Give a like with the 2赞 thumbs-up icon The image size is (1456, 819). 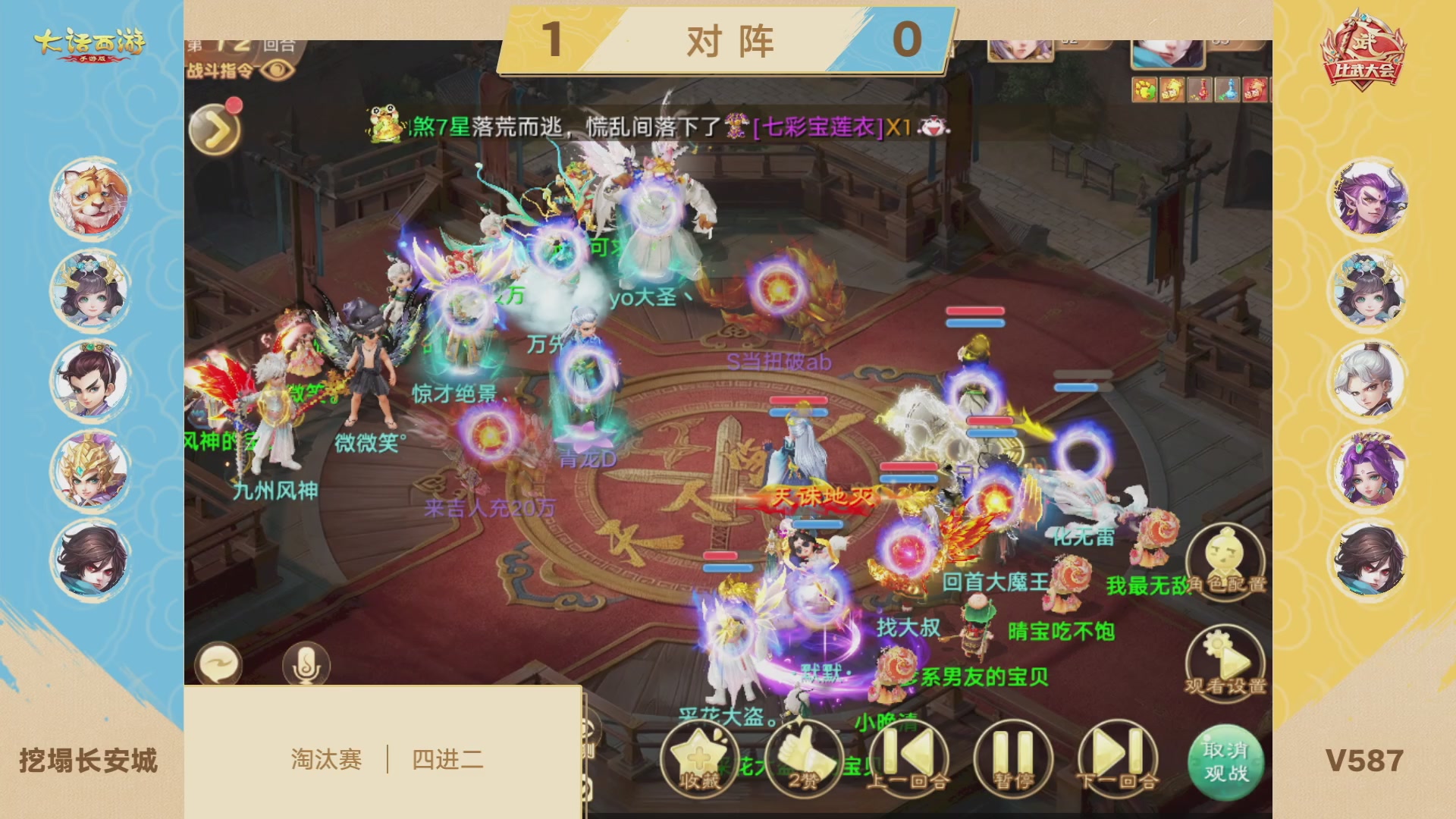[x=802, y=757]
